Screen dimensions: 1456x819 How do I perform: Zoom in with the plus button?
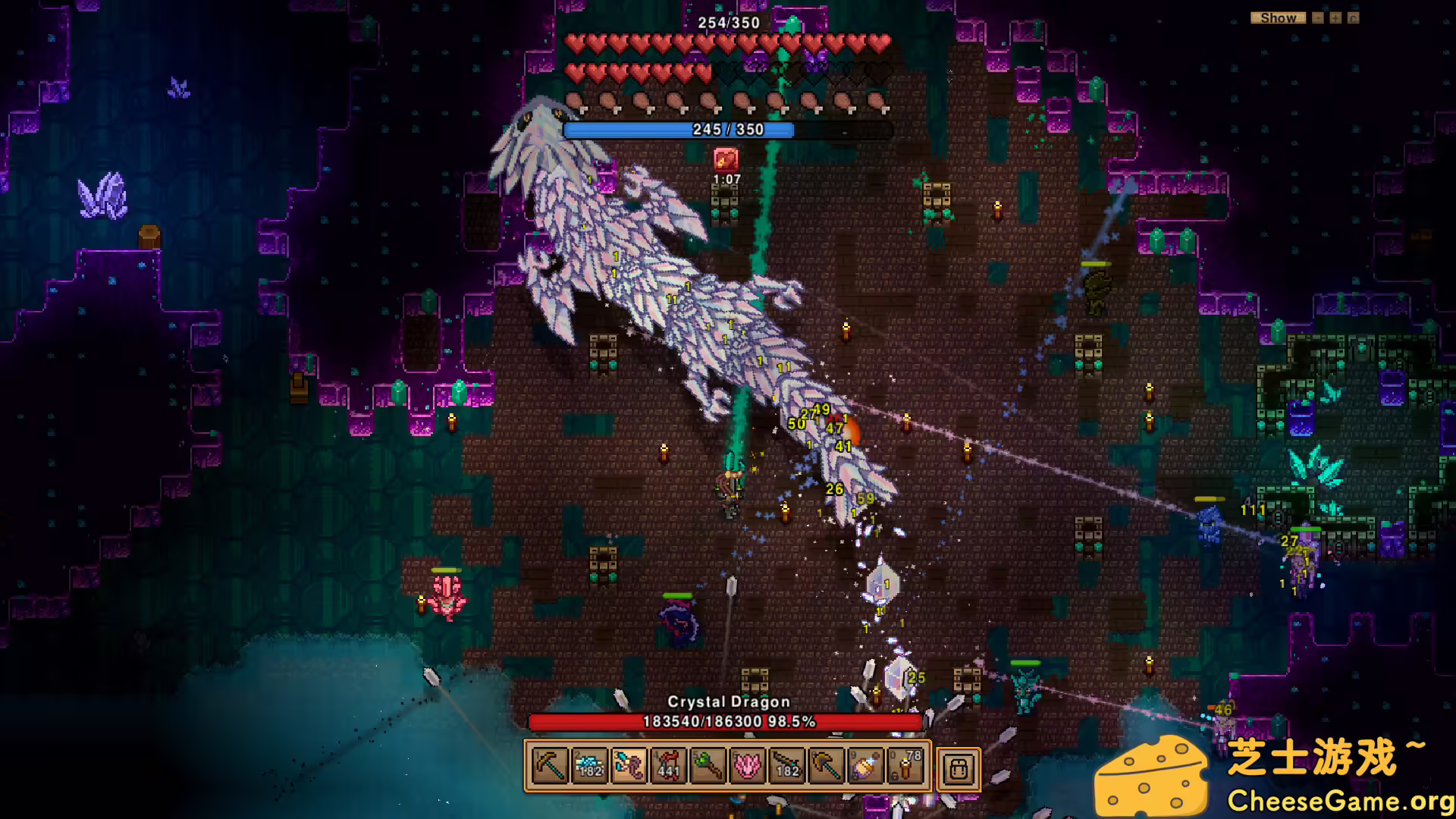1335,17
